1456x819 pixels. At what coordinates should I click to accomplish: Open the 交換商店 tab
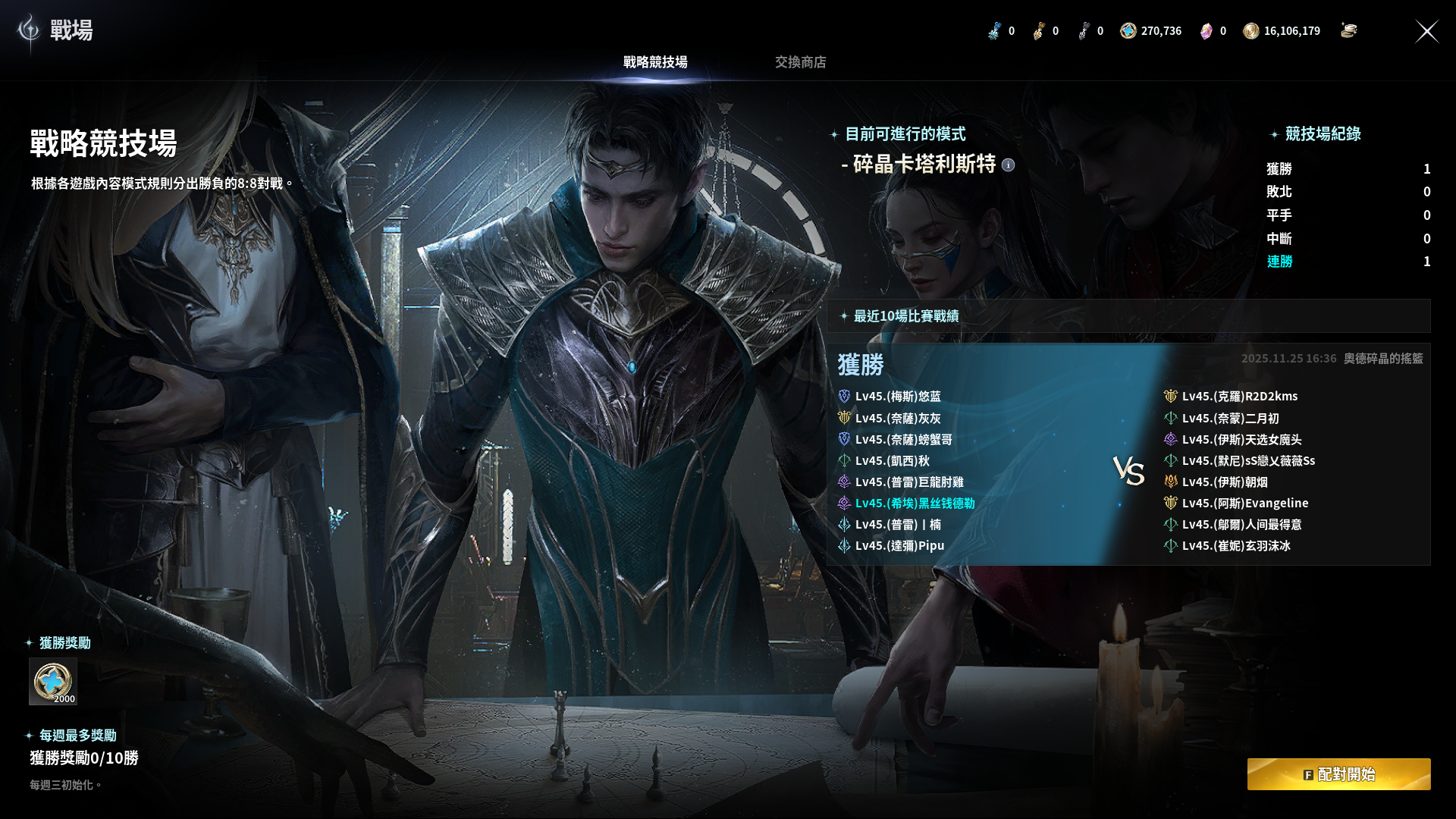(x=800, y=62)
